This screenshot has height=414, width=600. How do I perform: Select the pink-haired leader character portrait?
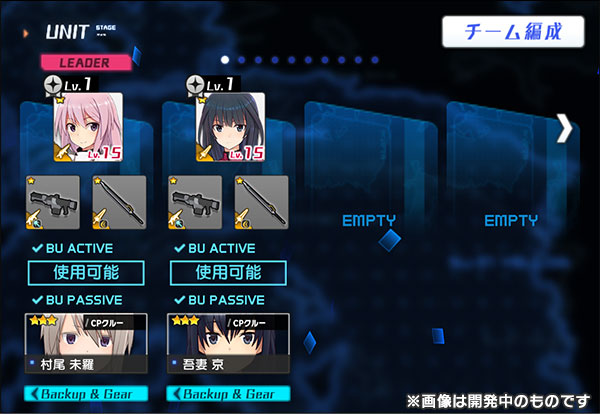[87, 127]
